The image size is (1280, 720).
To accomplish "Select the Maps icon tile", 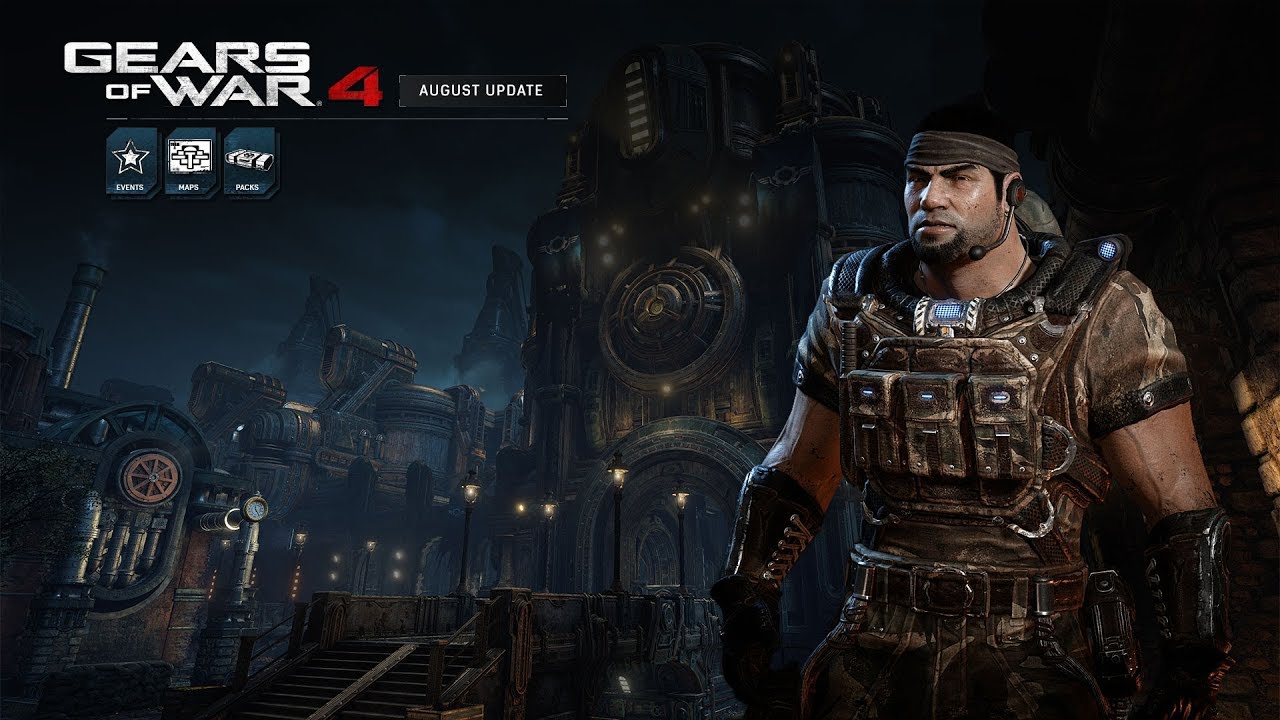I will pos(190,162).
